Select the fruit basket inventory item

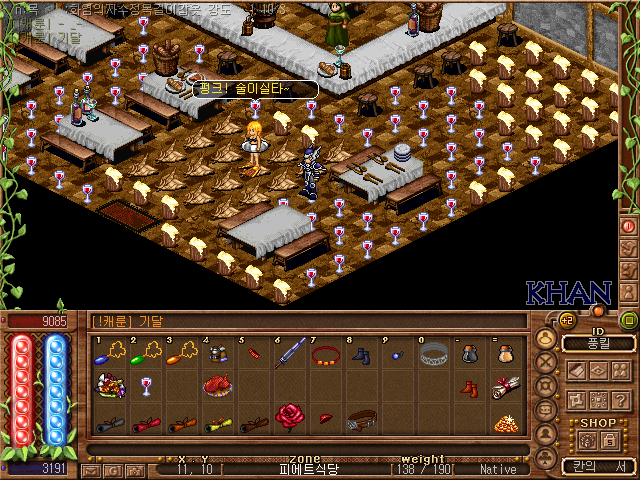(x=108, y=386)
